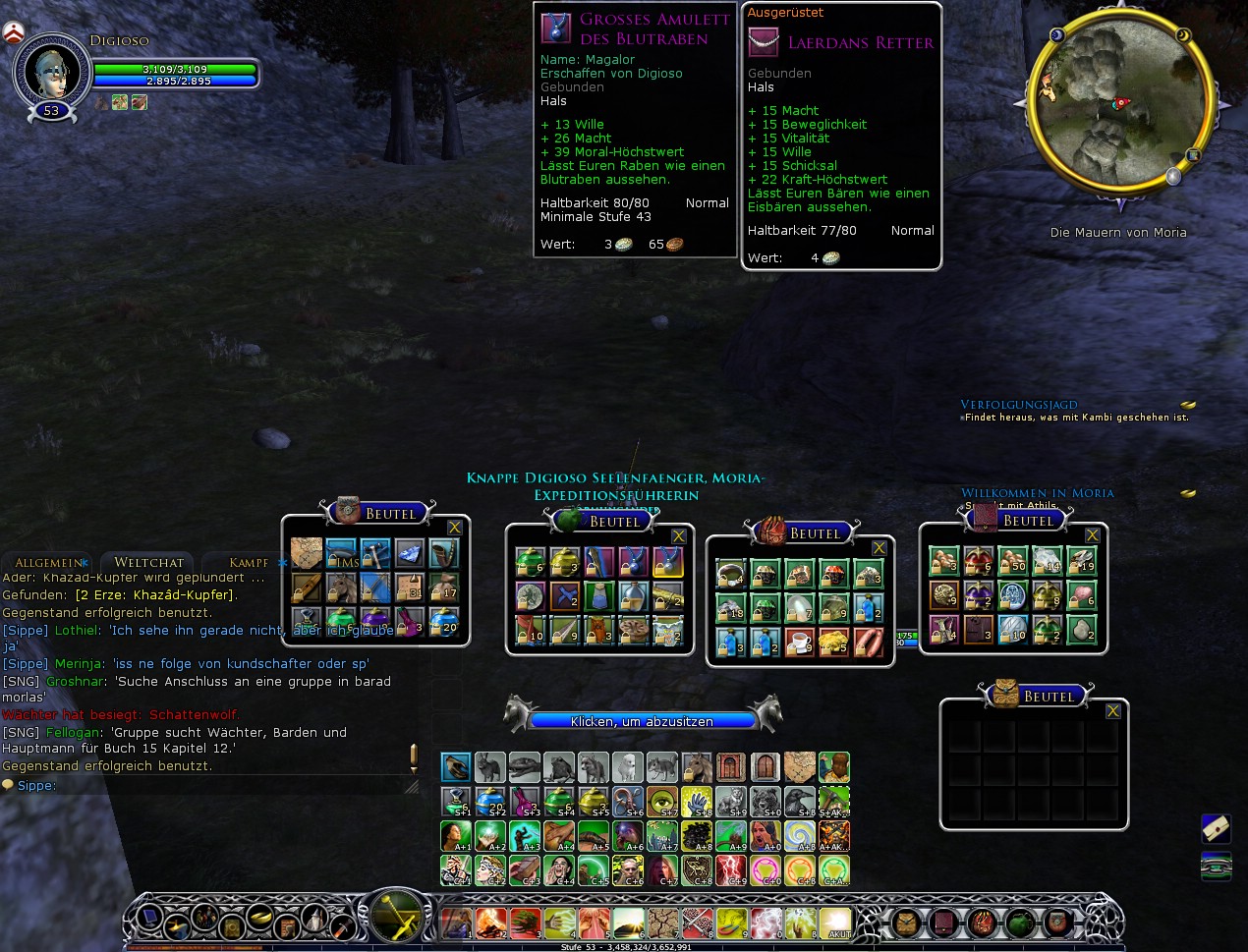This screenshot has width=1248, height=952.
Task: Select the sausage item in the bag
Action: point(869,643)
